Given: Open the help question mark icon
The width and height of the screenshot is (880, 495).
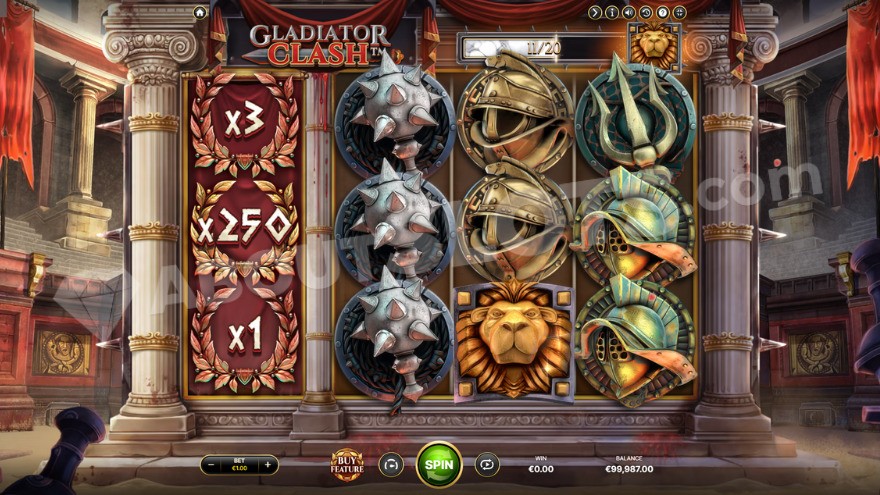Looking at the screenshot, I should tap(662, 12).
